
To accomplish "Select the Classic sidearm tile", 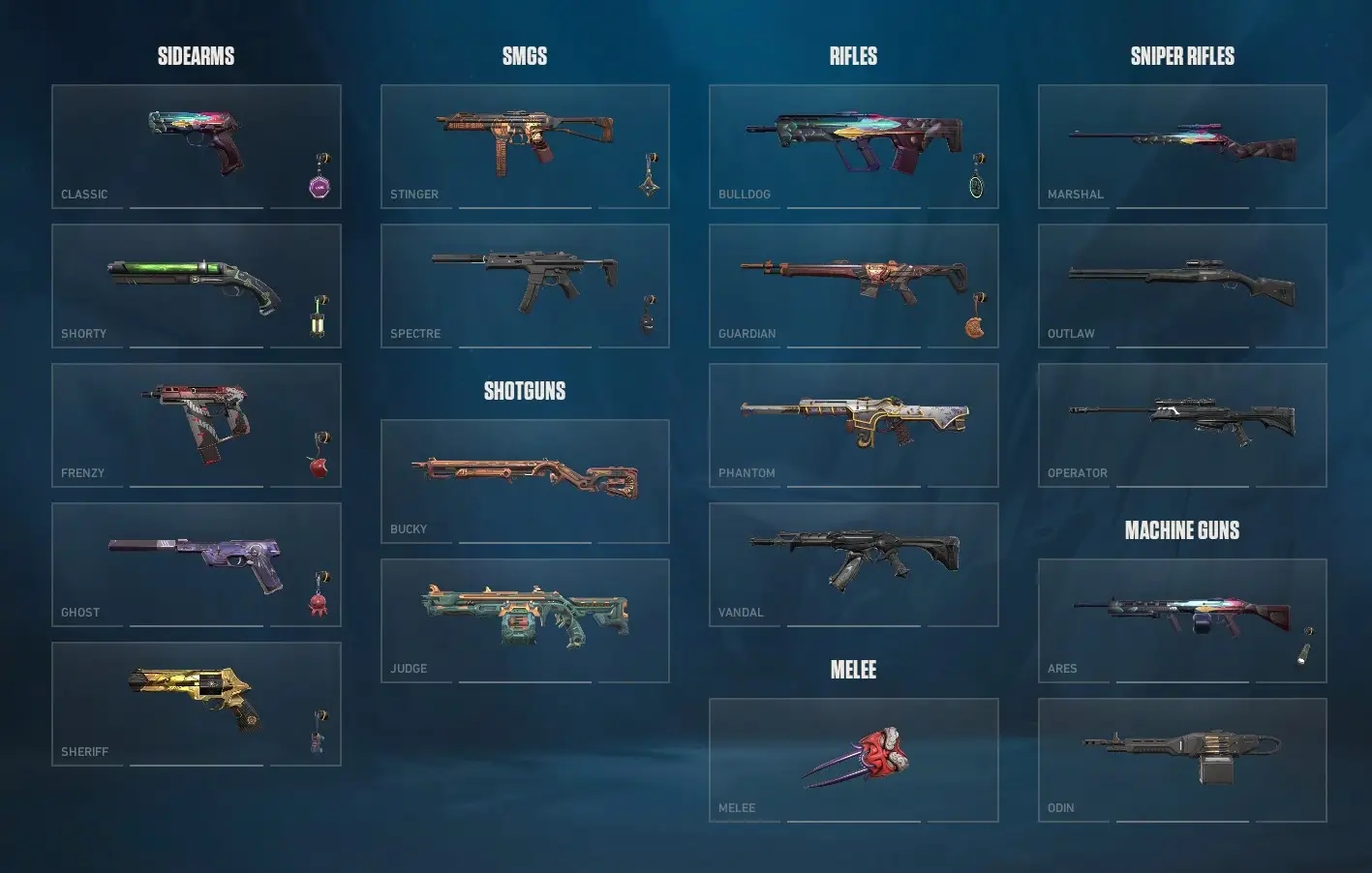I will tap(196, 145).
